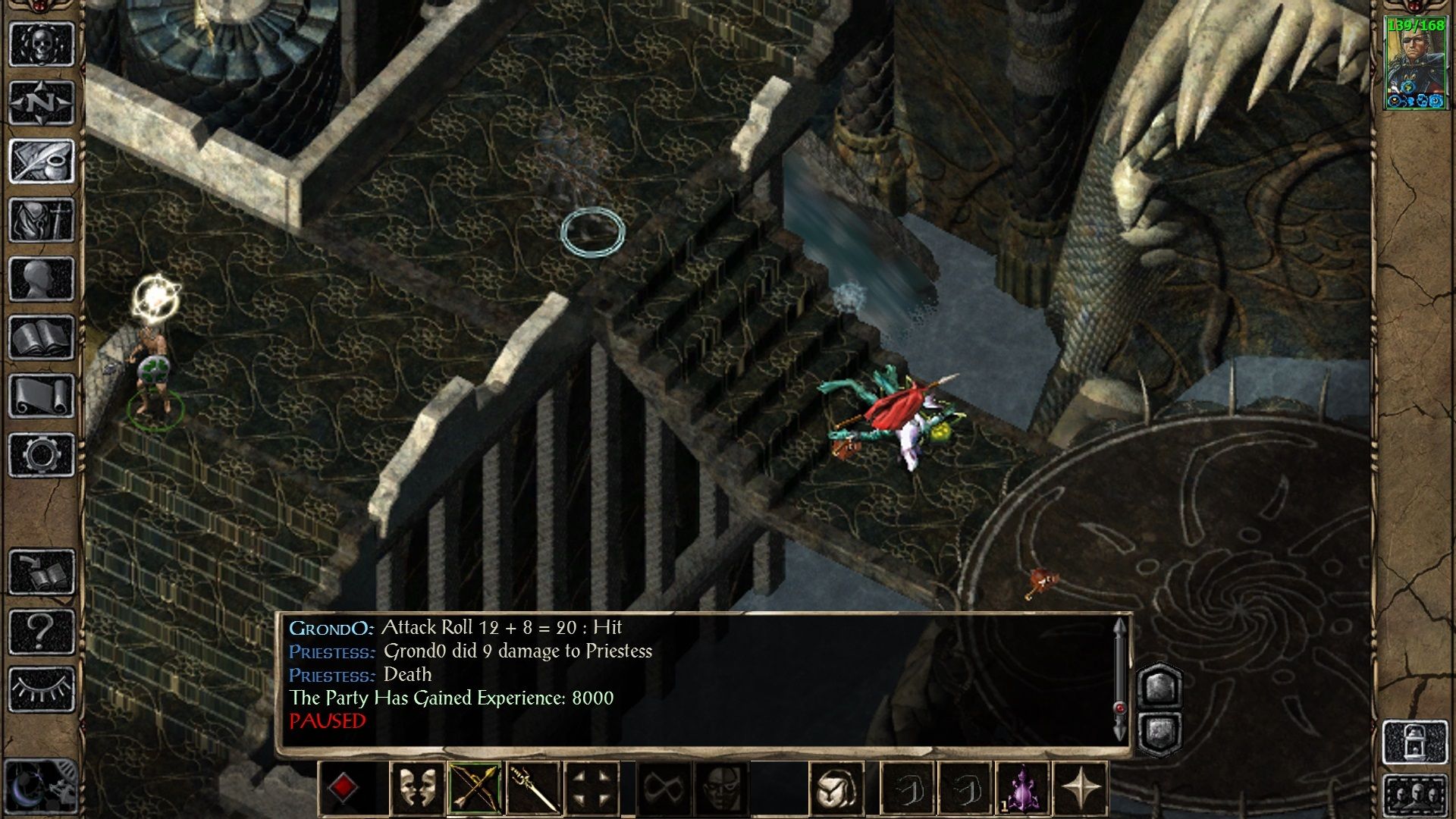
Task: Open special abilities with the star button
Action: point(1081,789)
